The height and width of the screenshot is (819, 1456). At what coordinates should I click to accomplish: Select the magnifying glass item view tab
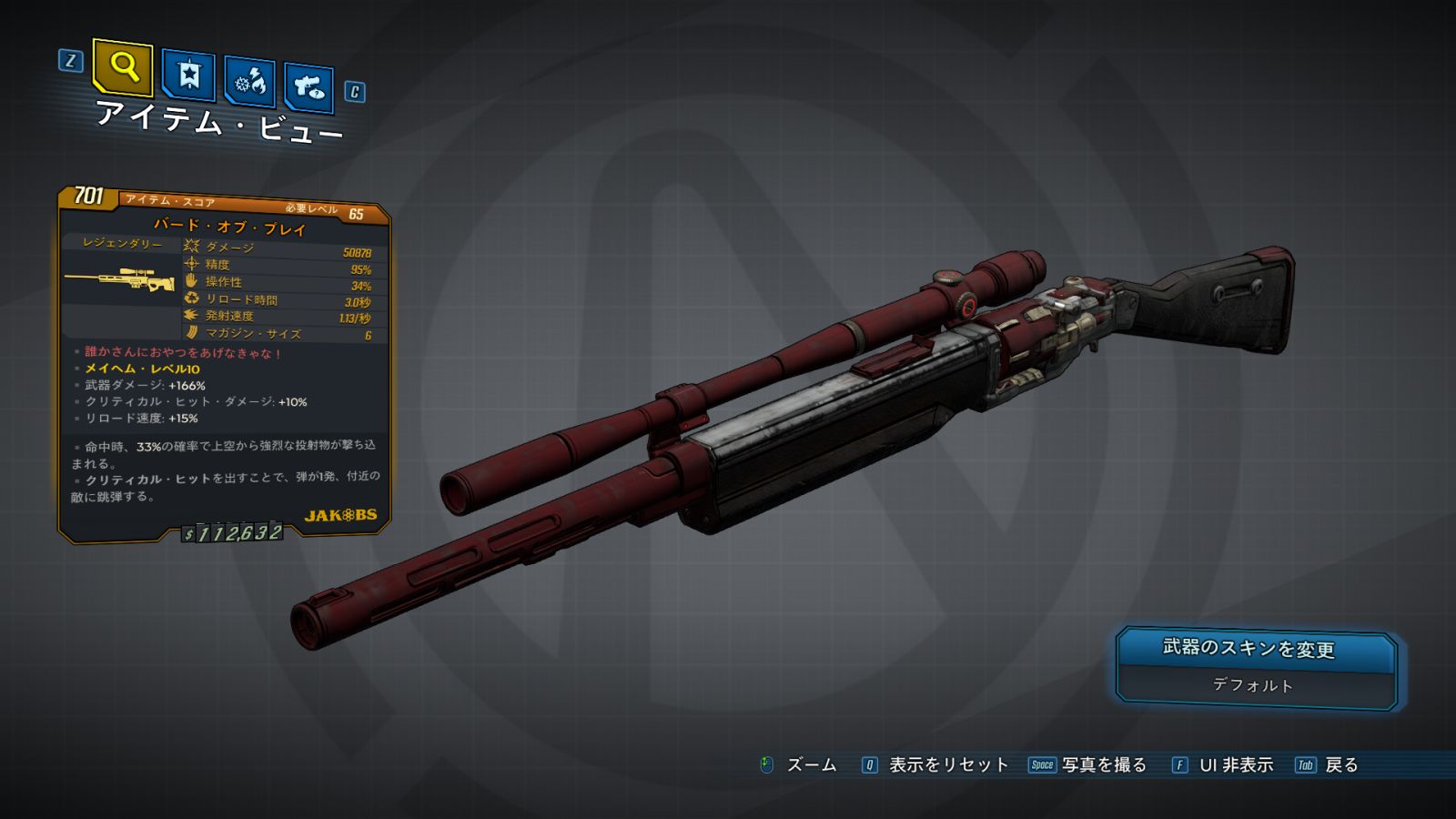tap(123, 67)
